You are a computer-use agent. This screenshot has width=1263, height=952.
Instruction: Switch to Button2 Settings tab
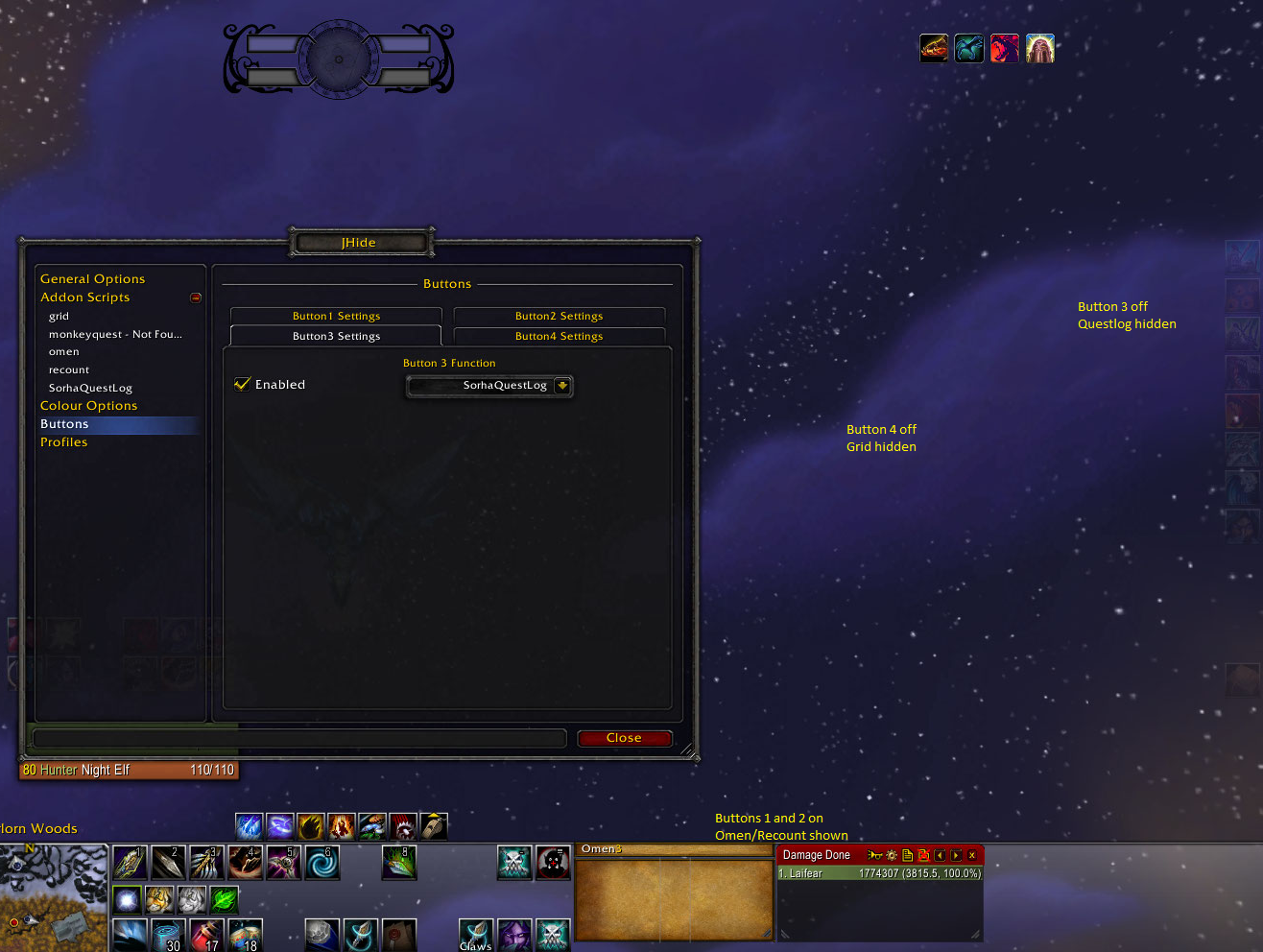pyautogui.click(x=559, y=316)
